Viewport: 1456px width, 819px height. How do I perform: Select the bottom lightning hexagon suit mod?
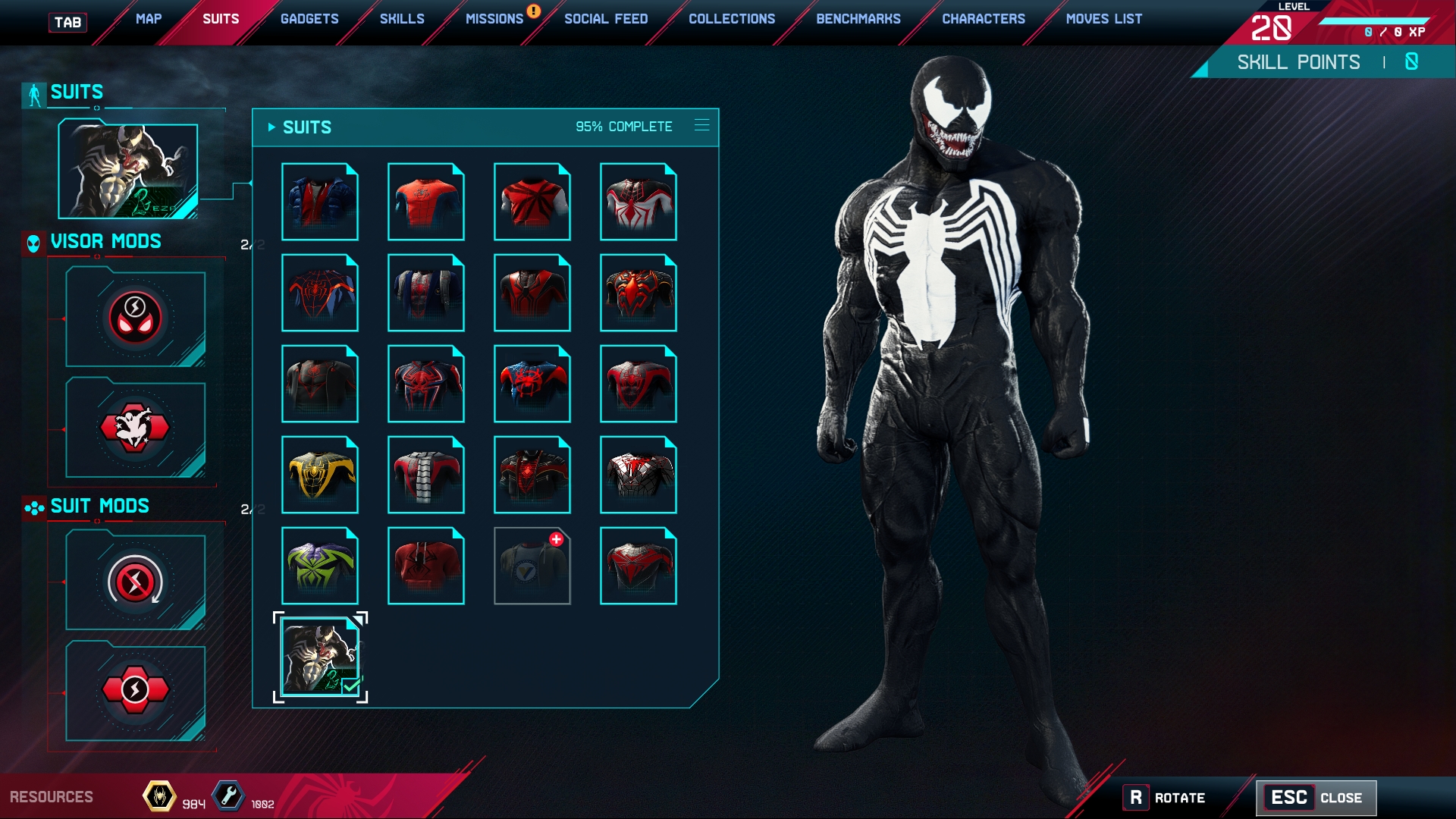click(135, 692)
